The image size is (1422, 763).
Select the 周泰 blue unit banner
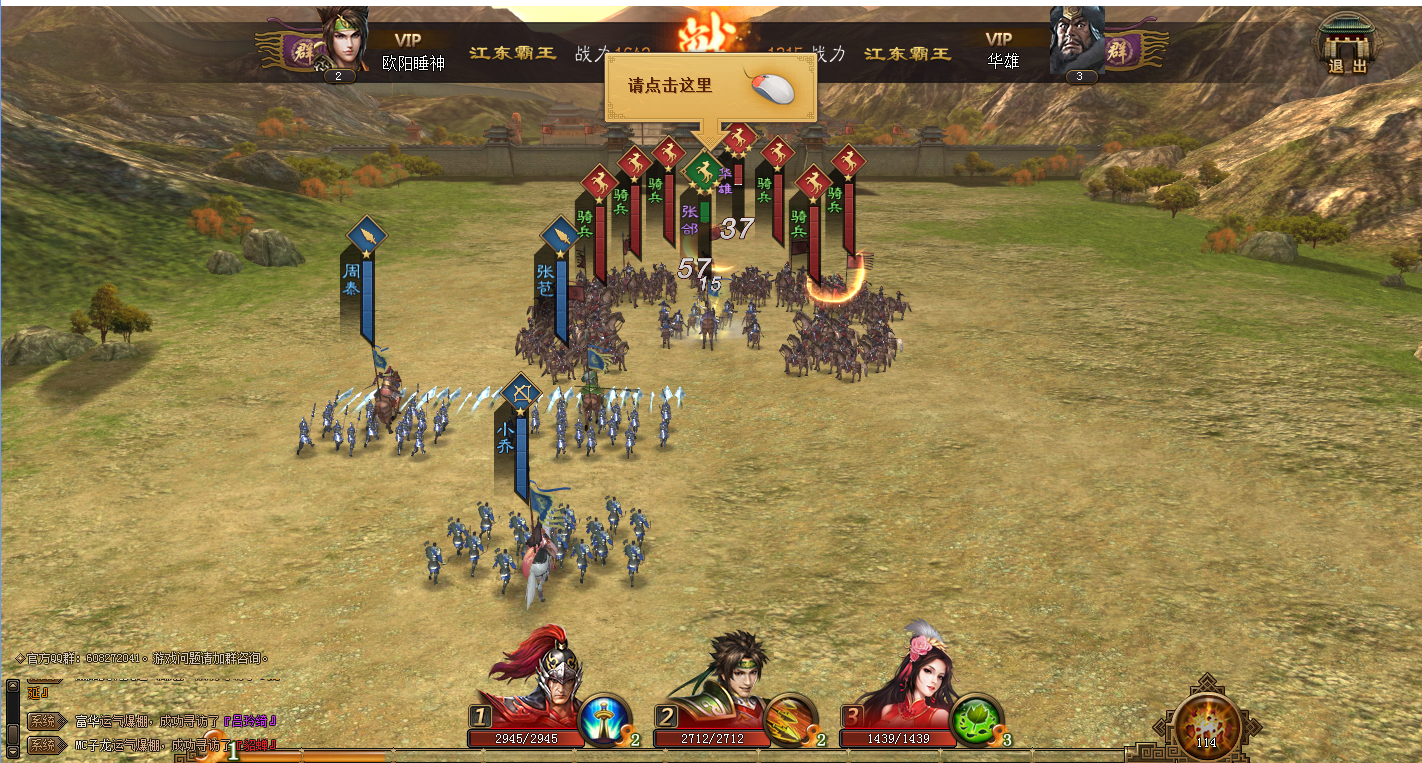[366, 237]
